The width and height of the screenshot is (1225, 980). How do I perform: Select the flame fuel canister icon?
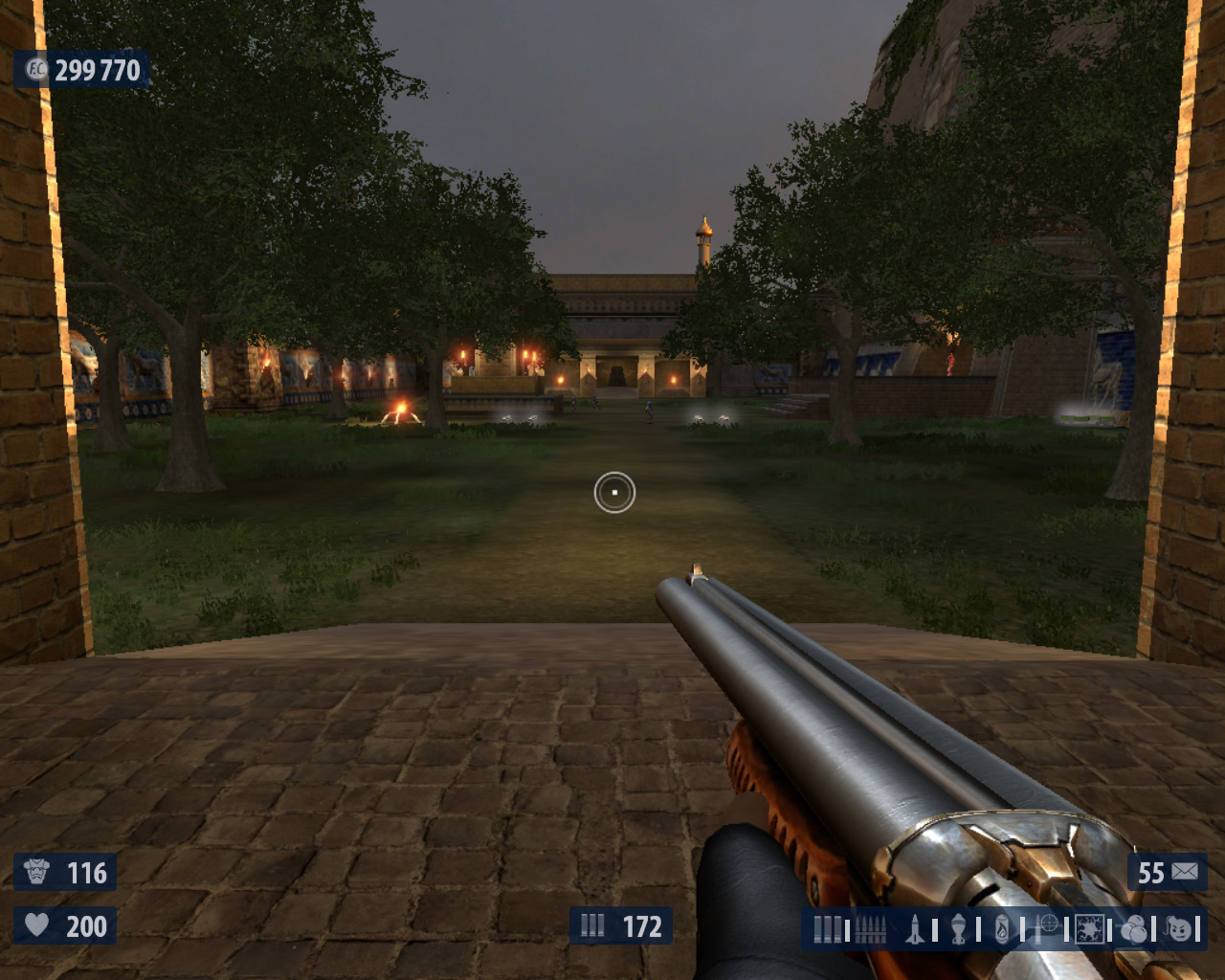click(x=1001, y=929)
